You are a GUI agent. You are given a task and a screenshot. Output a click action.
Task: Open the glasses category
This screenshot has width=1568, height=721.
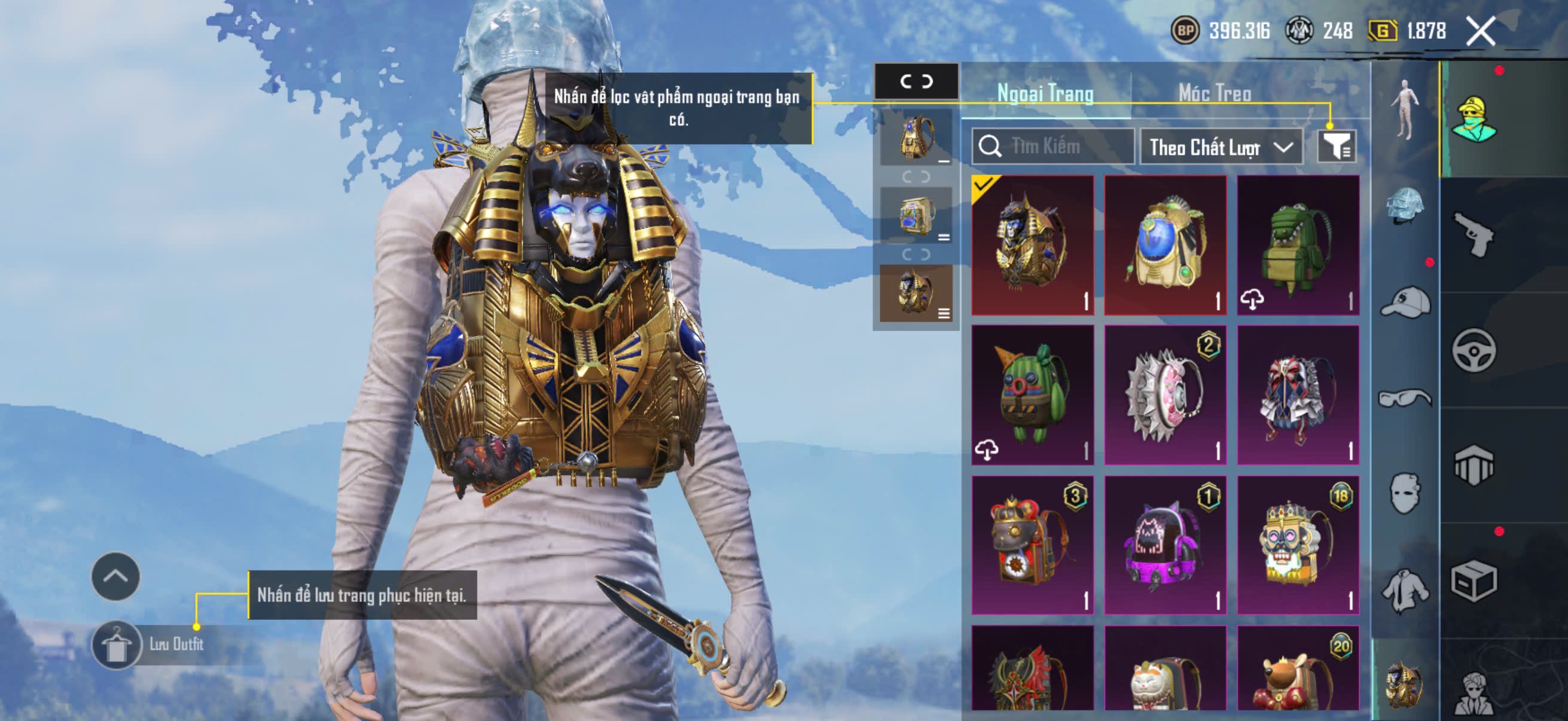(x=1405, y=399)
